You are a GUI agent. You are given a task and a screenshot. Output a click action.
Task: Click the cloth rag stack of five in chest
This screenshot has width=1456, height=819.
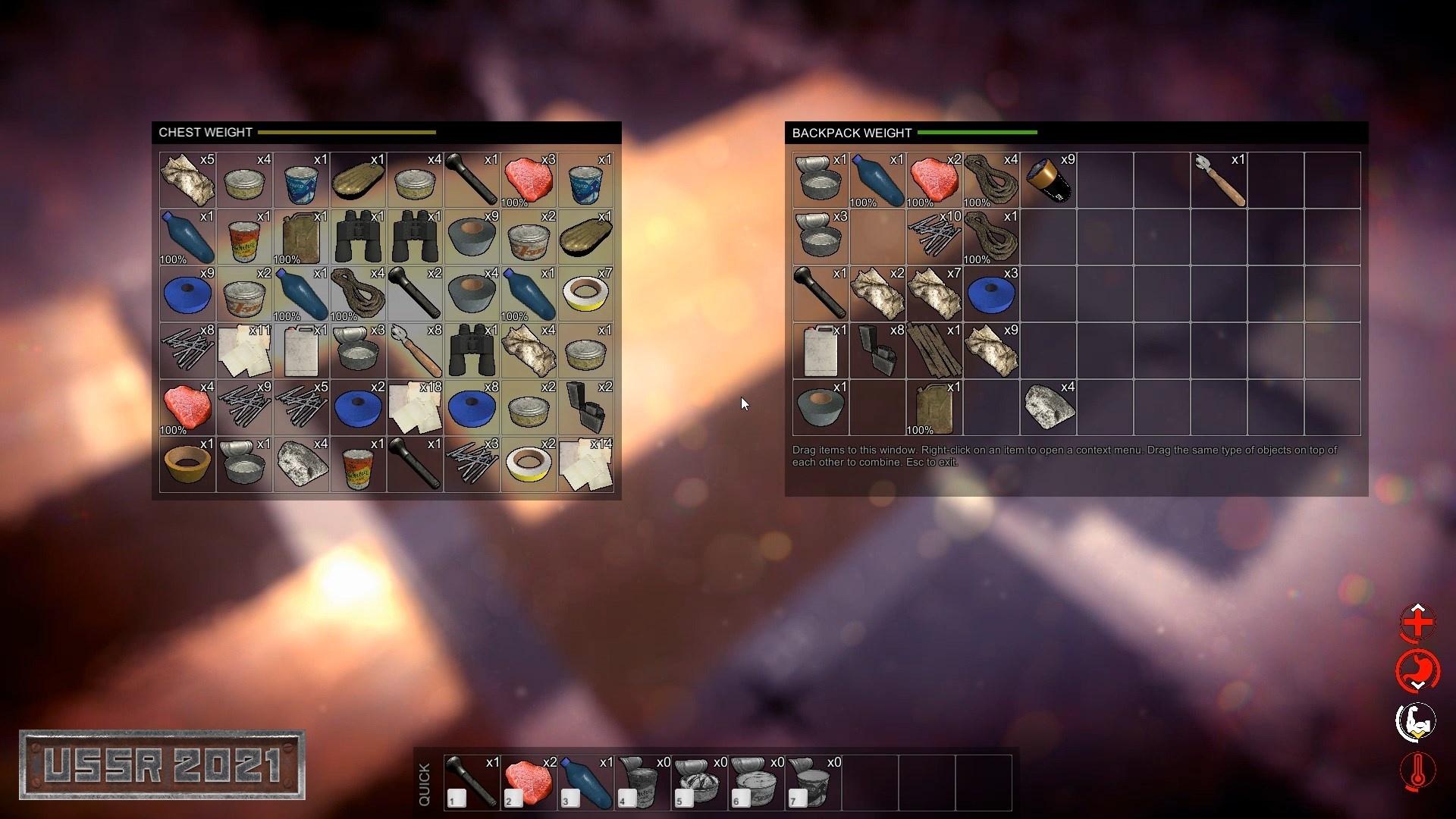tap(187, 180)
